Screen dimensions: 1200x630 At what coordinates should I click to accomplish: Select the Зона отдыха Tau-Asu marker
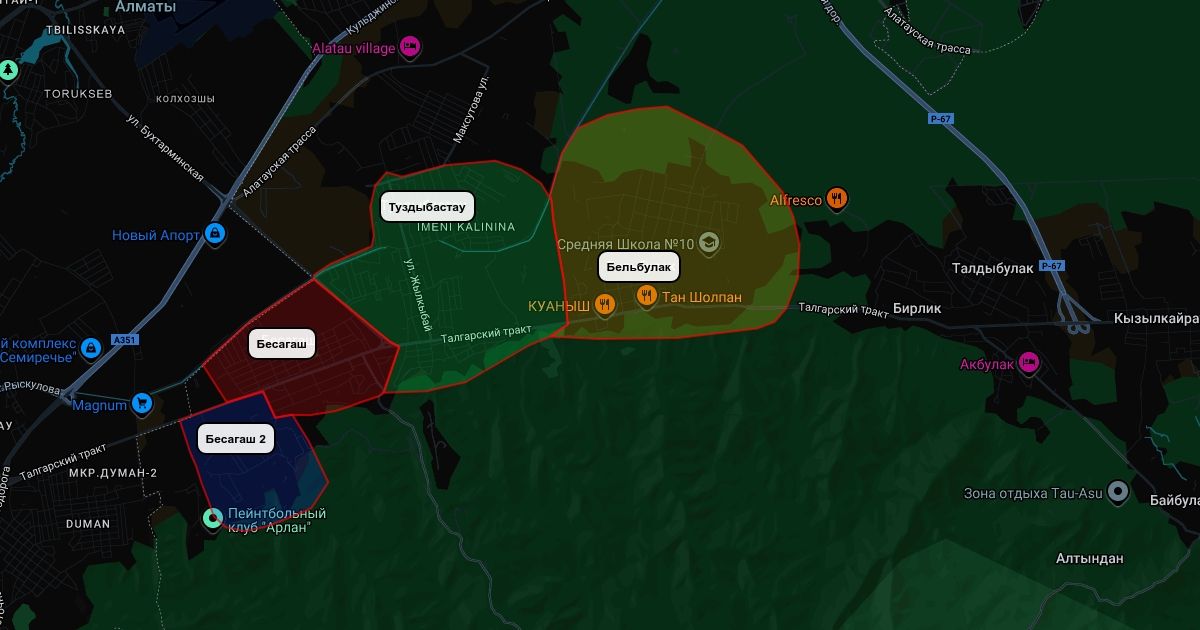1118,492
